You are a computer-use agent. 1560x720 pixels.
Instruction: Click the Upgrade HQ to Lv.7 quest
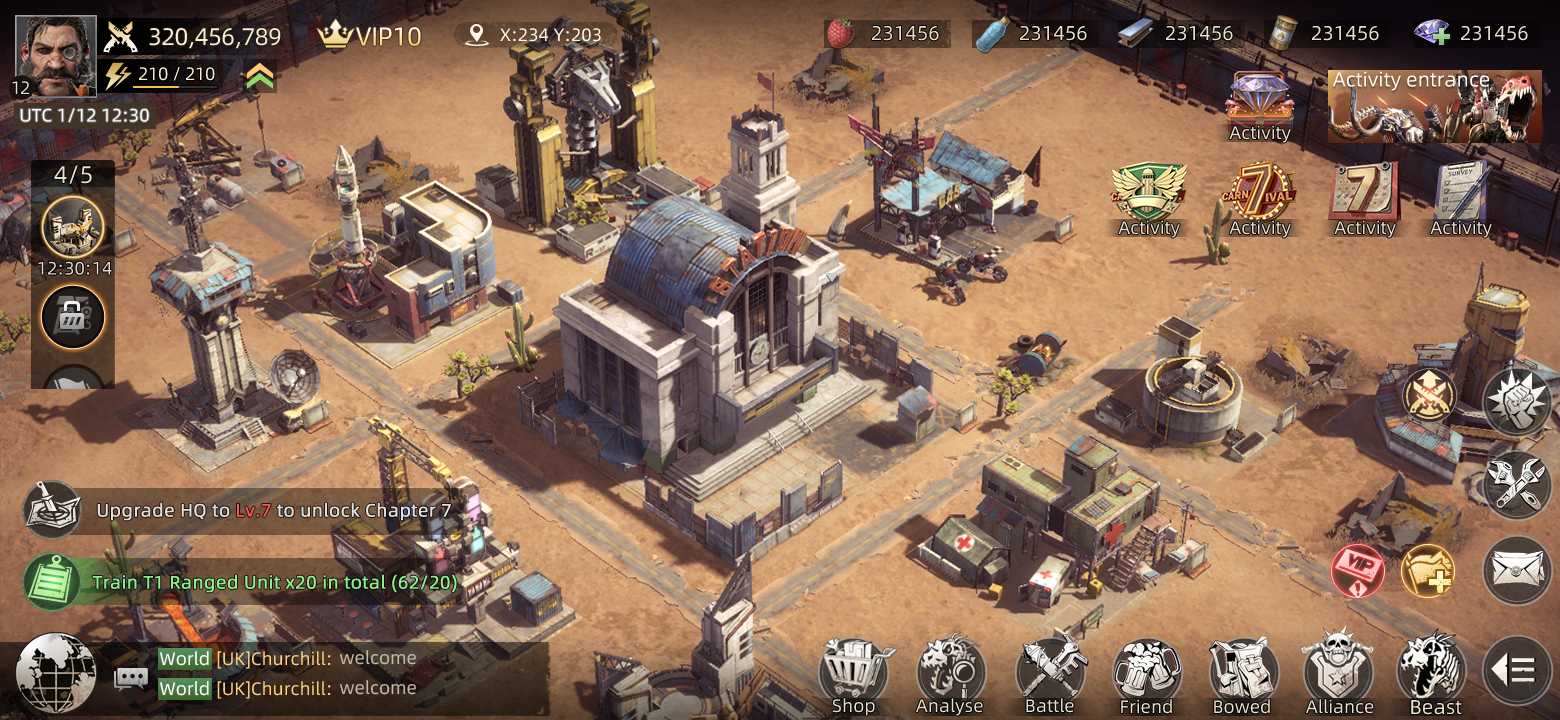[280, 510]
